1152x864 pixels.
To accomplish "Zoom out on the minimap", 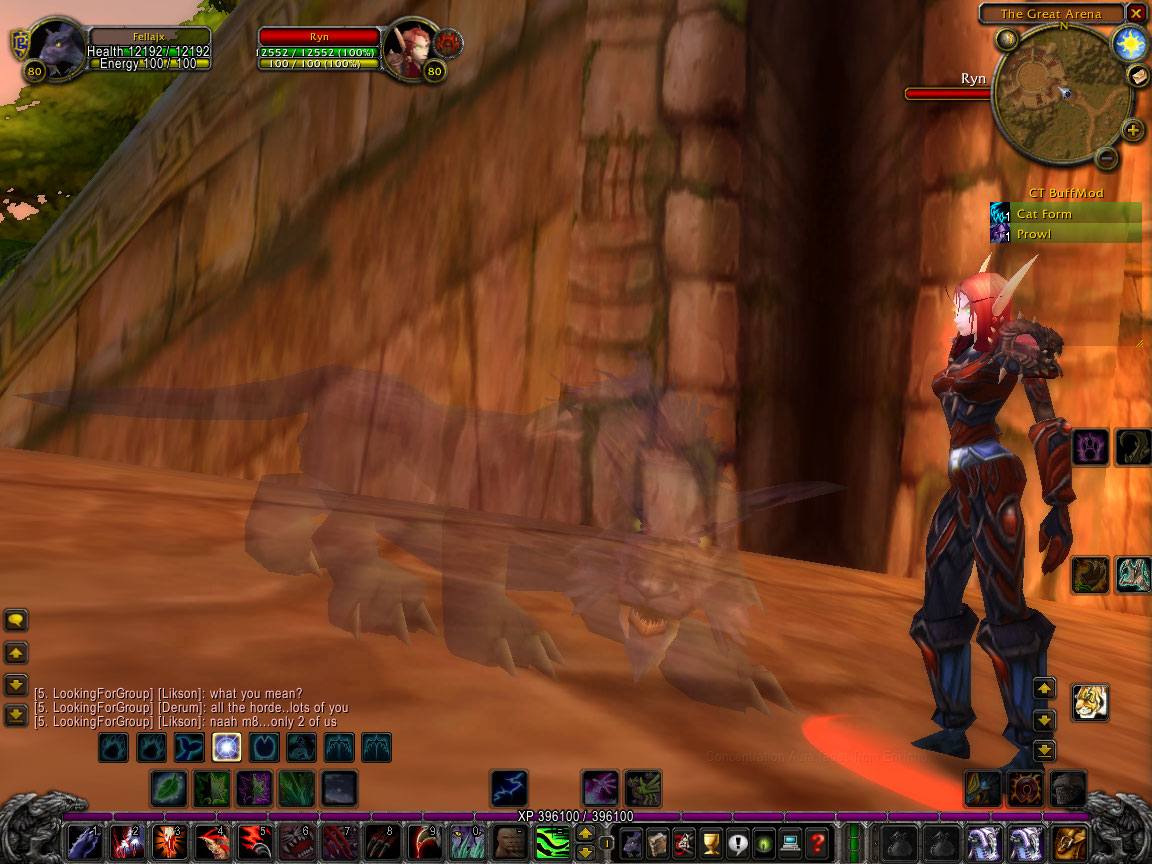I will [1107, 157].
